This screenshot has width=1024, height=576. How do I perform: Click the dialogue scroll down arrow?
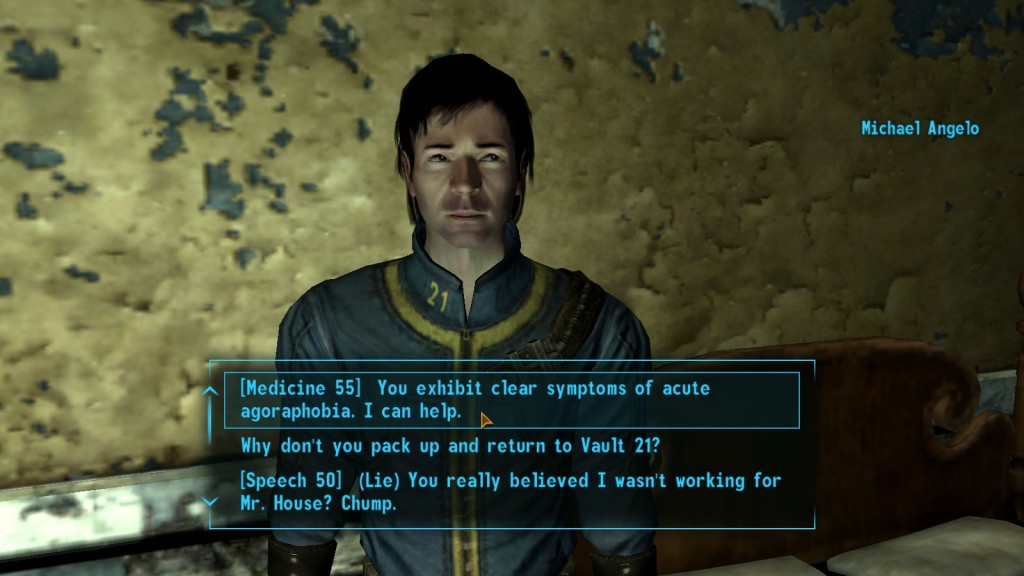pos(210,501)
